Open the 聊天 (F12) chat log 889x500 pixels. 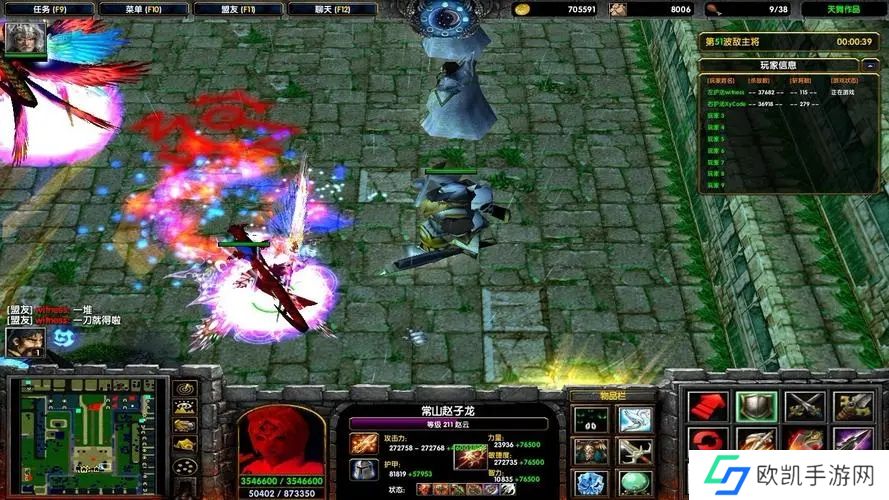coord(332,9)
